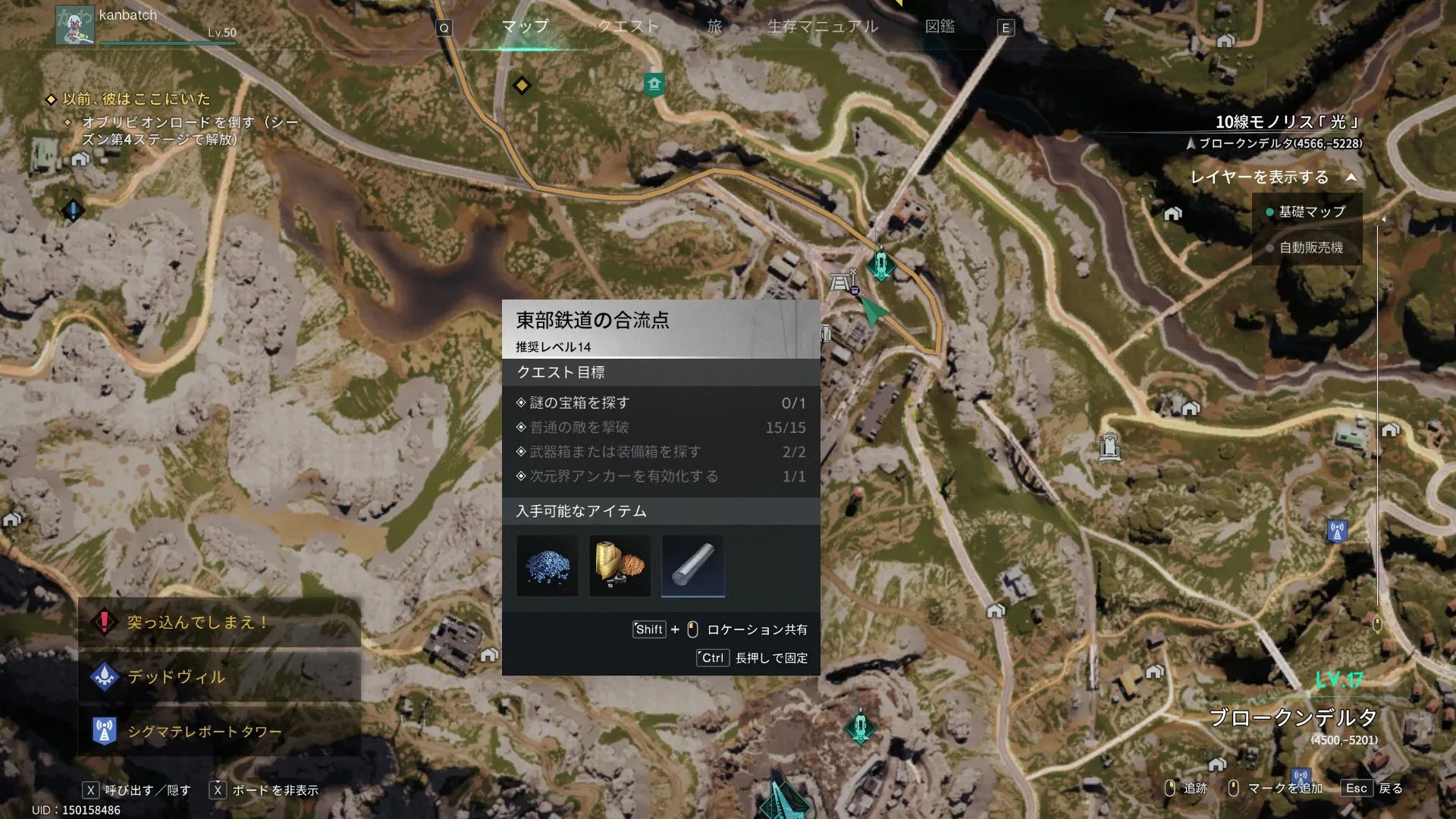Click the 以前、彼はここにいた quest tracker

[x=136, y=99]
